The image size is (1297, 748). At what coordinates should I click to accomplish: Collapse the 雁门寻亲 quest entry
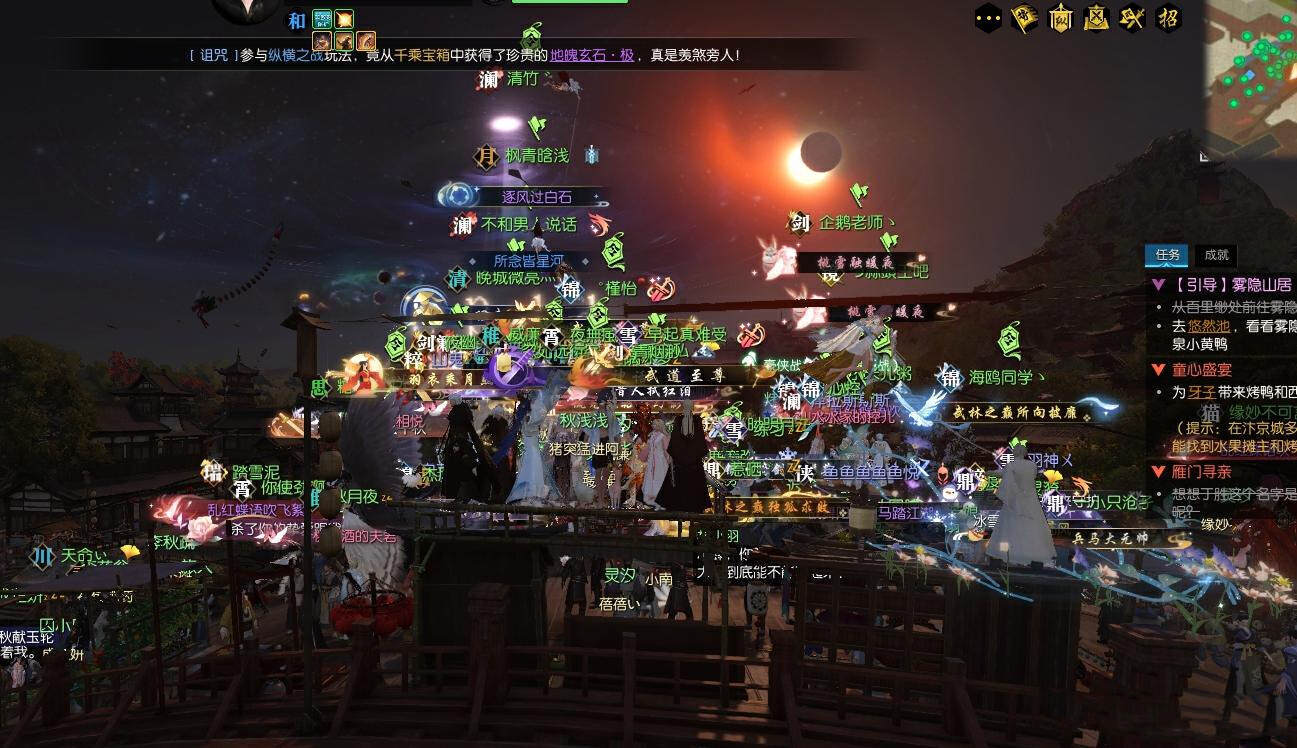point(1158,471)
